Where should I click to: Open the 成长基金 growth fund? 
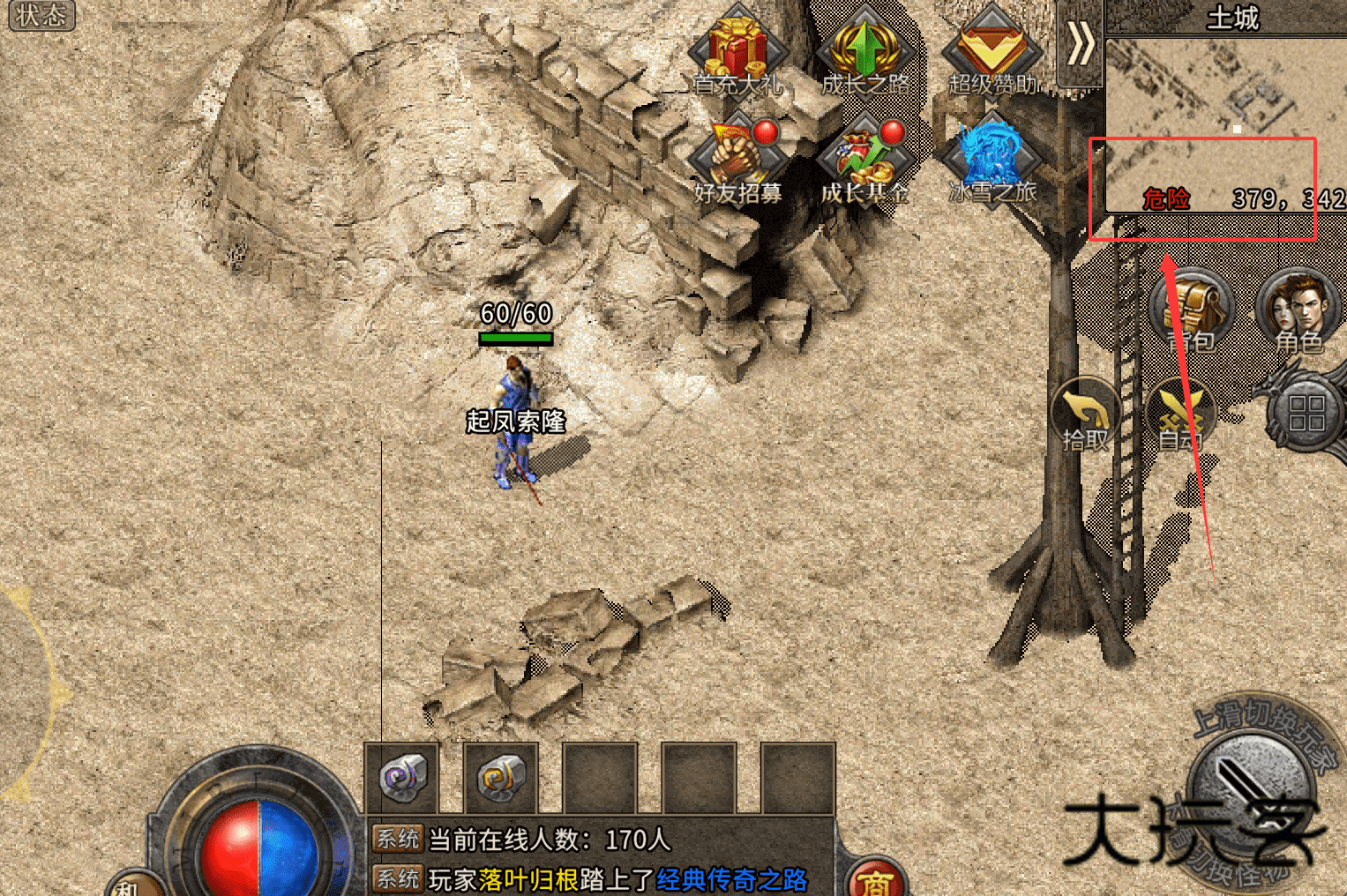864,161
